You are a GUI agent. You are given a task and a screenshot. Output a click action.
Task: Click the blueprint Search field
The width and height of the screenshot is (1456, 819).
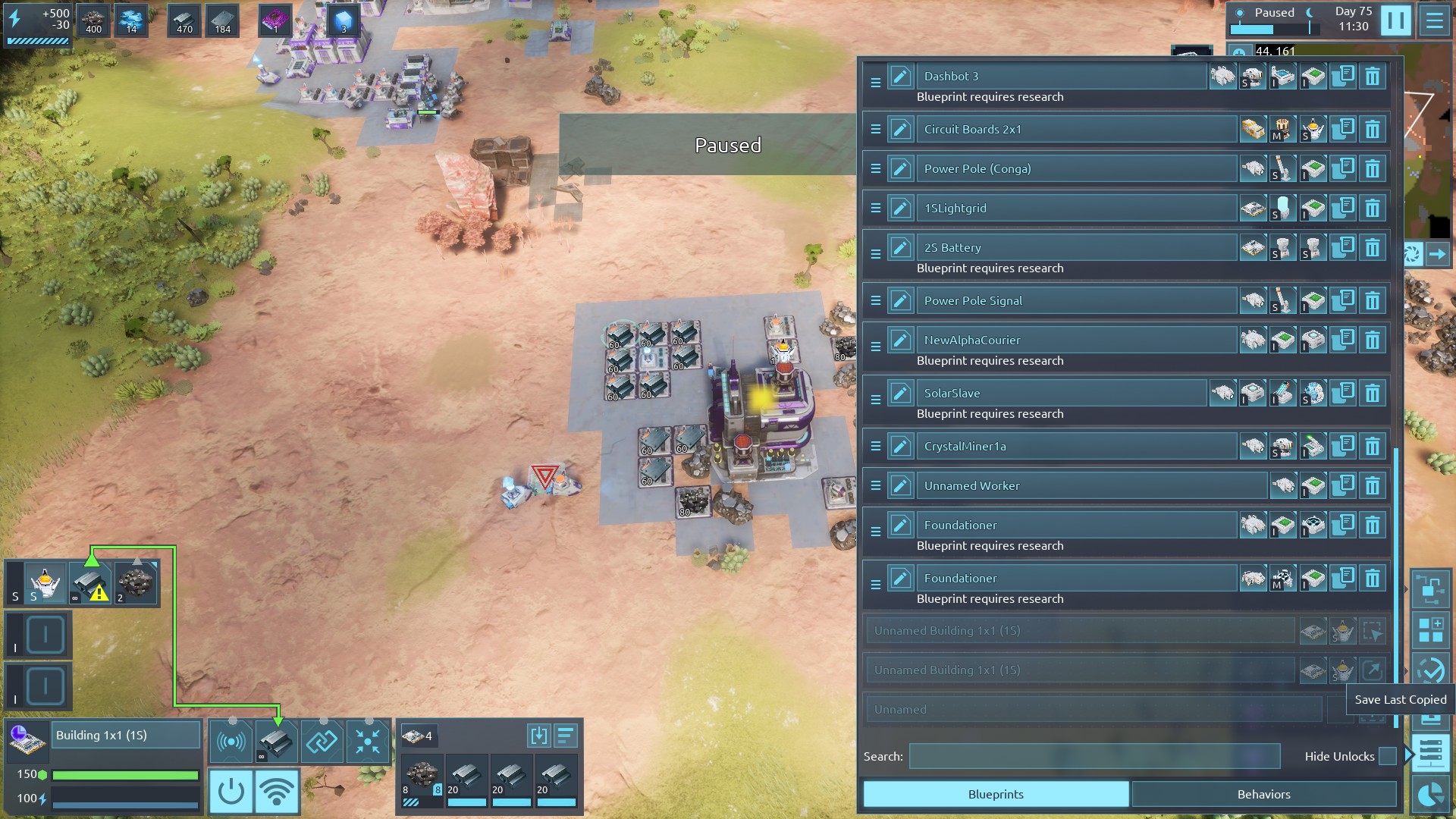point(1094,756)
